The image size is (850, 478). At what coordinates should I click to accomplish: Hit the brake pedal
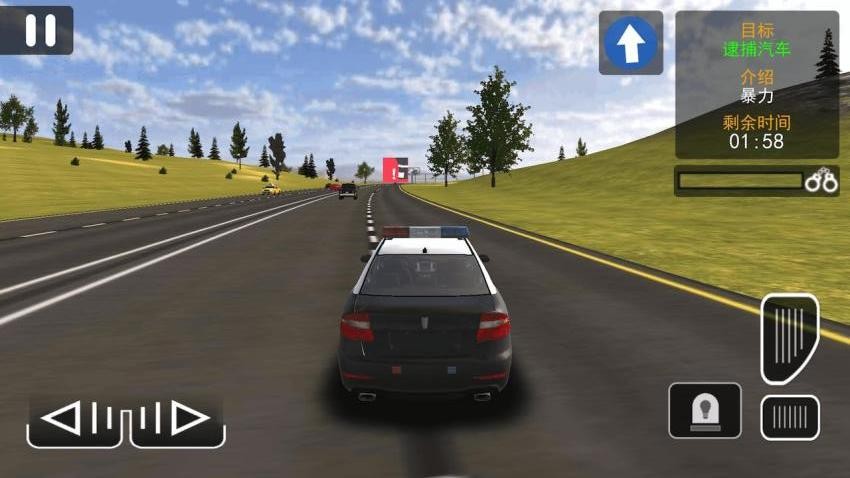click(790, 417)
